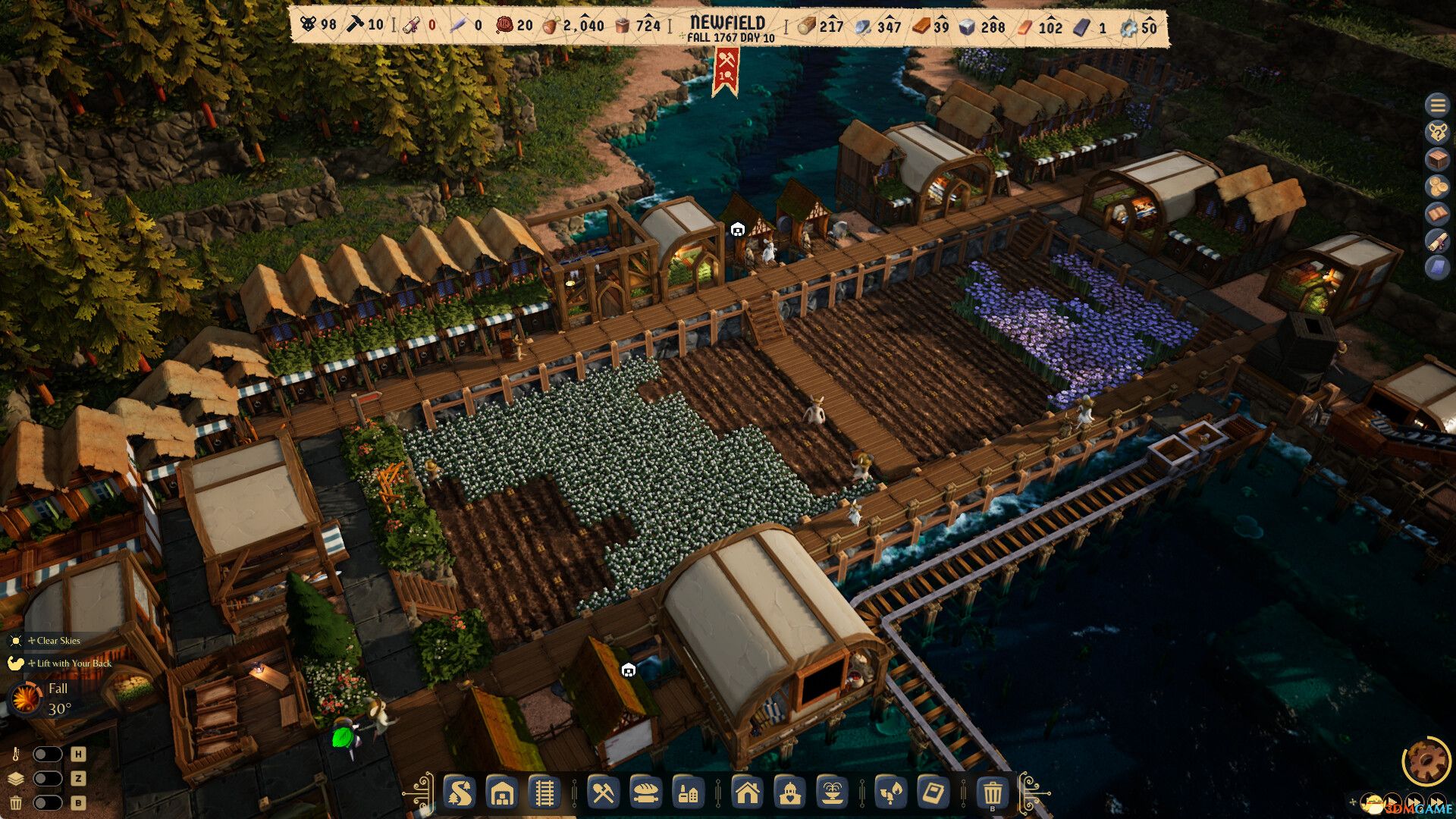Open the blueprint book category

pos(934,793)
